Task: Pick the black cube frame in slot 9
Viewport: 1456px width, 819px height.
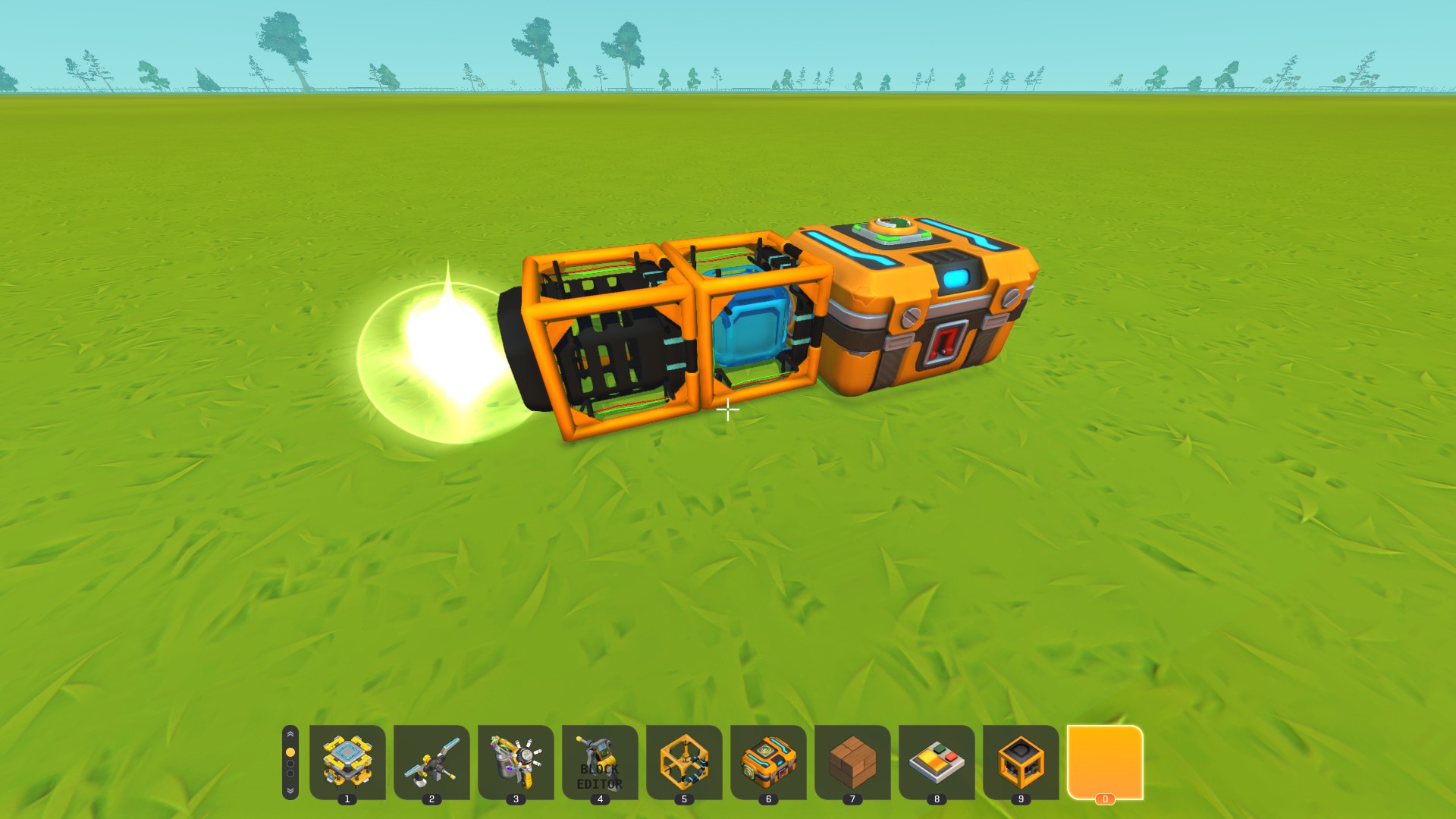Action: [1021, 761]
